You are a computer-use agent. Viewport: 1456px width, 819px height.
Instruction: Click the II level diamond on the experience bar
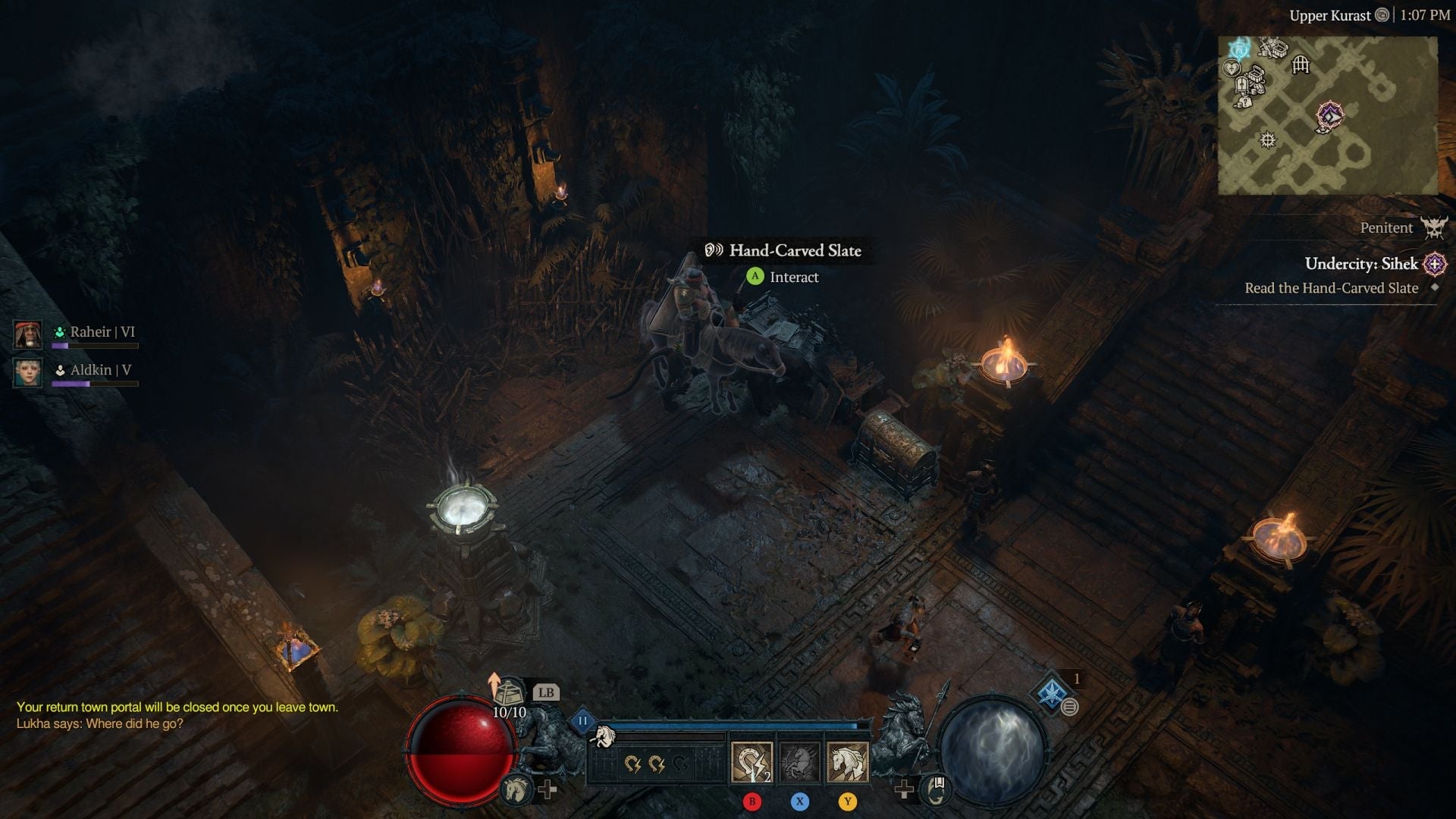(582, 720)
